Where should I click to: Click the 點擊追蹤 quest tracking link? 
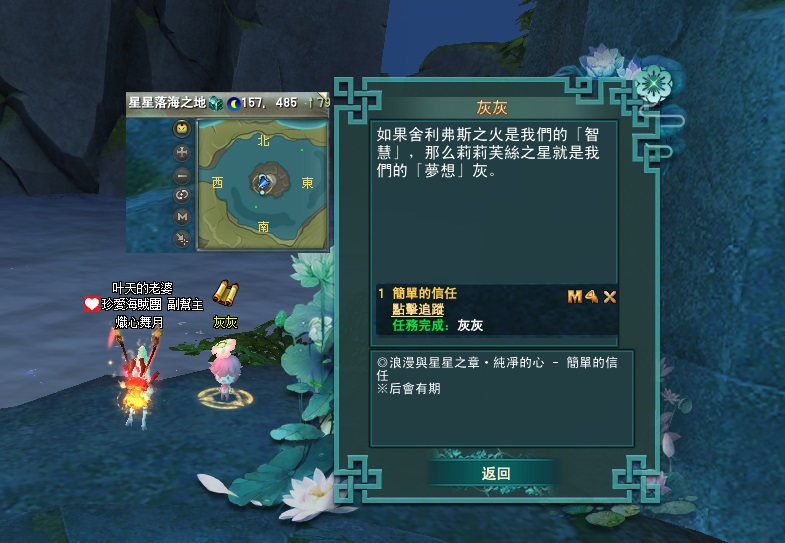point(417,310)
